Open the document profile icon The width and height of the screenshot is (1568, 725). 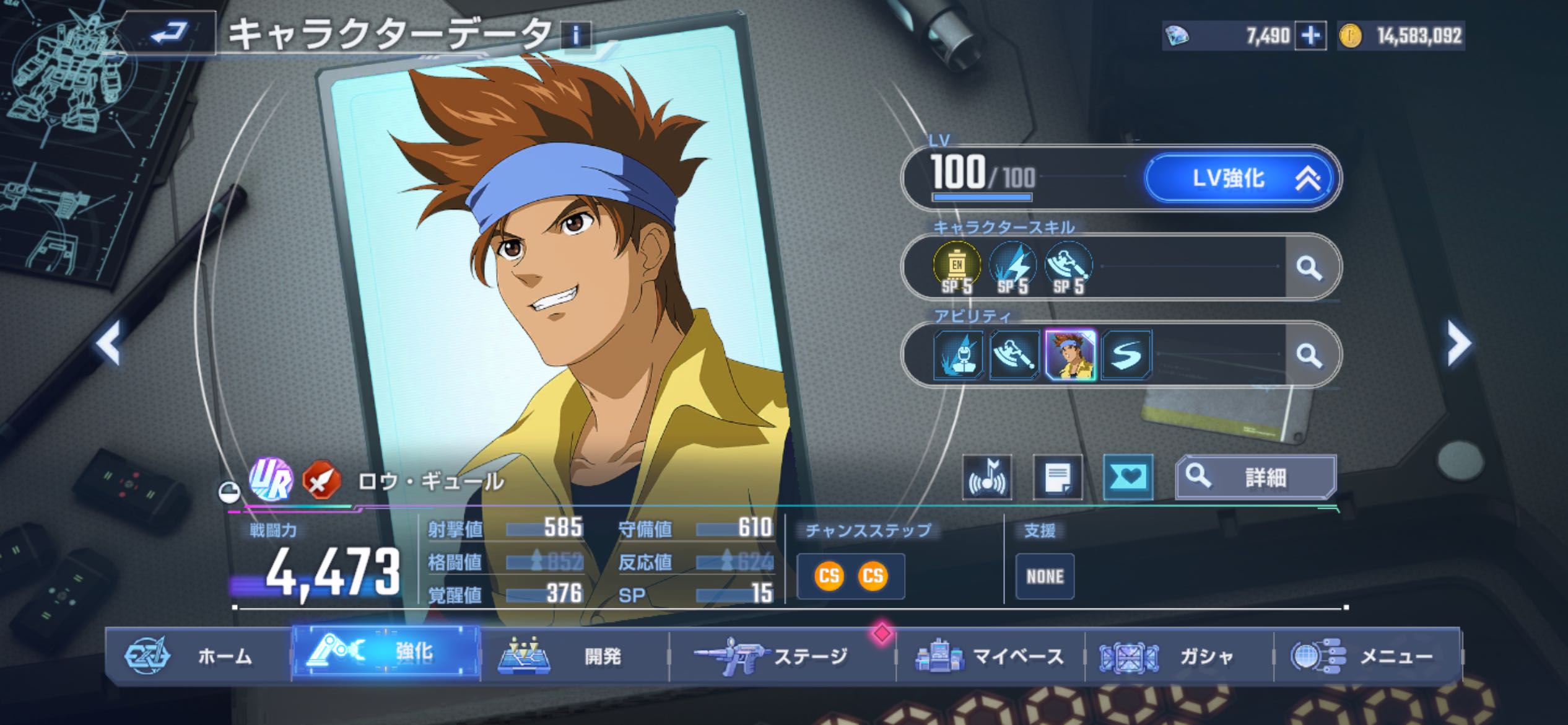pyautogui.click(x=1058, y=477)
